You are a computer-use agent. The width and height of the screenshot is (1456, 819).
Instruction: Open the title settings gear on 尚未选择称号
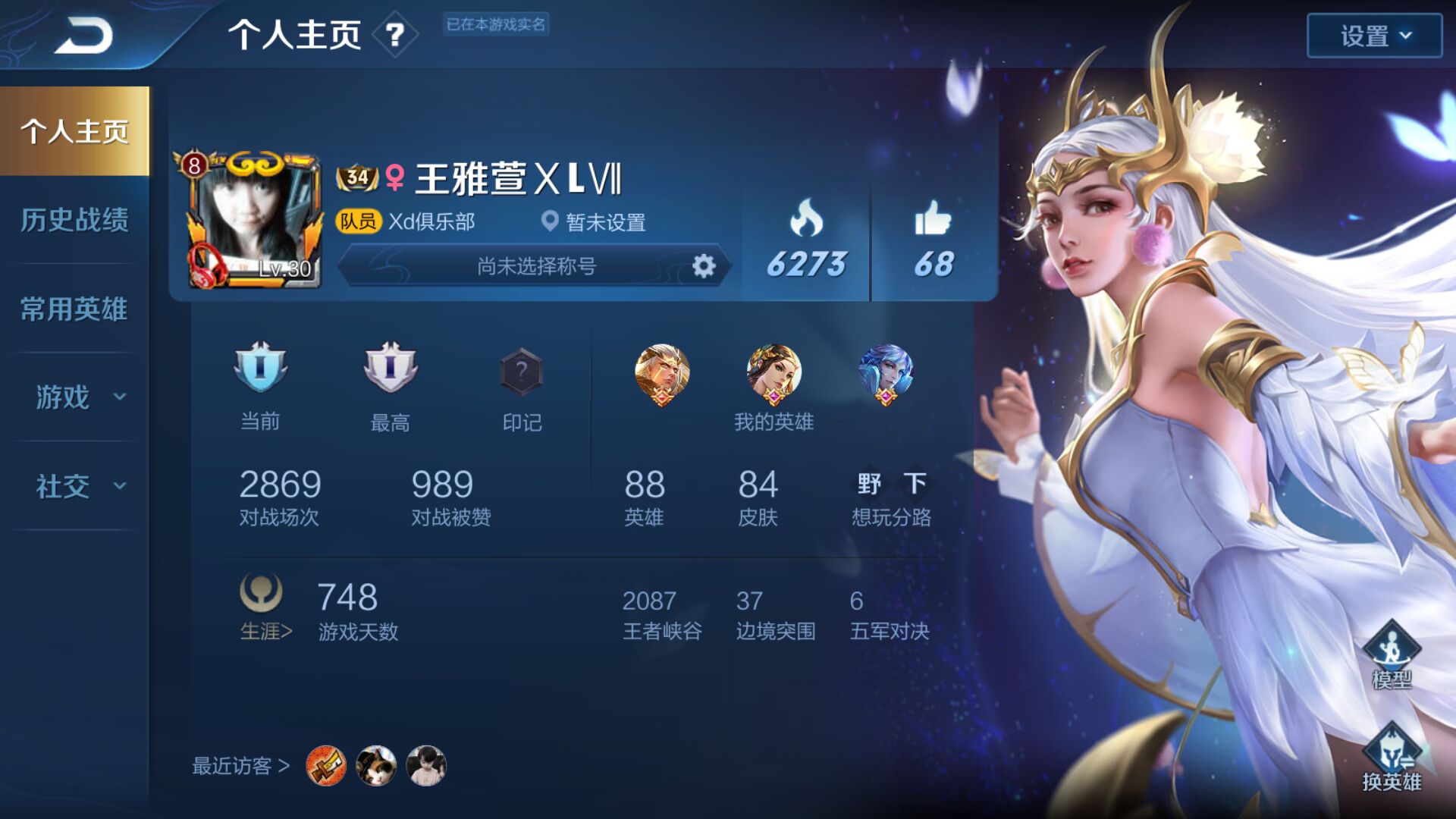(x=705, y=266)
